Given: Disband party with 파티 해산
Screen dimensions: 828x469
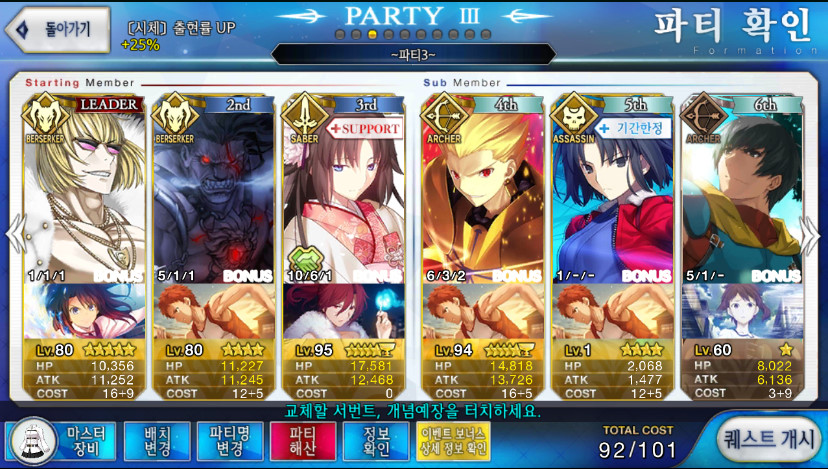Looking at the screenshot, I should point(302,441).
